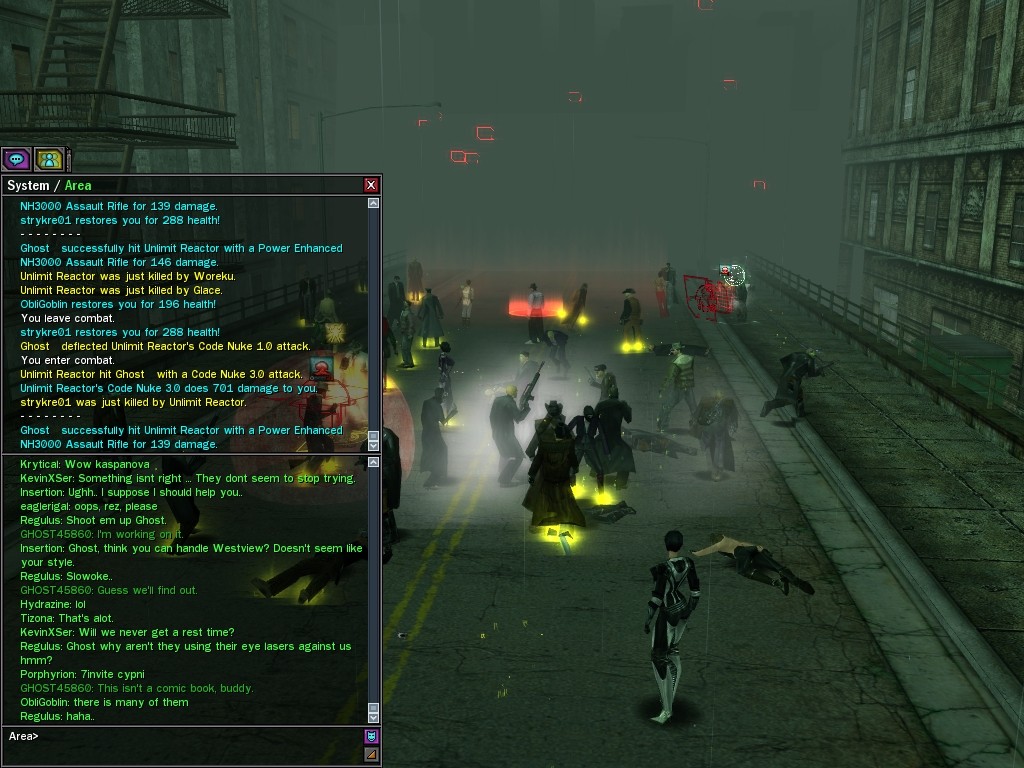This screenshot has height=768, width=1024.
Task: Select the System tab in chat title
Action: (28, 185)
